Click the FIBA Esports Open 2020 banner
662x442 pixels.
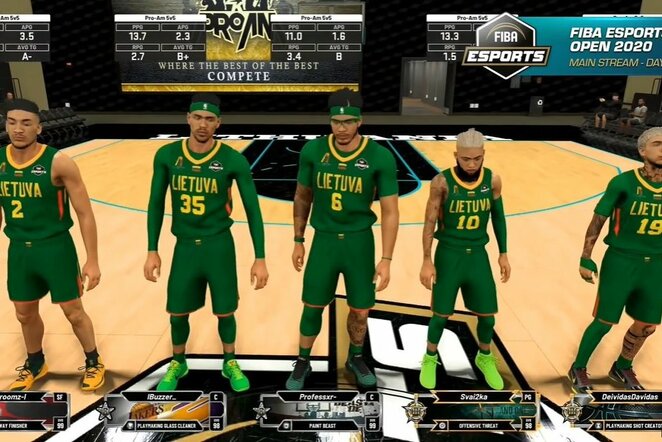[612, 46]
